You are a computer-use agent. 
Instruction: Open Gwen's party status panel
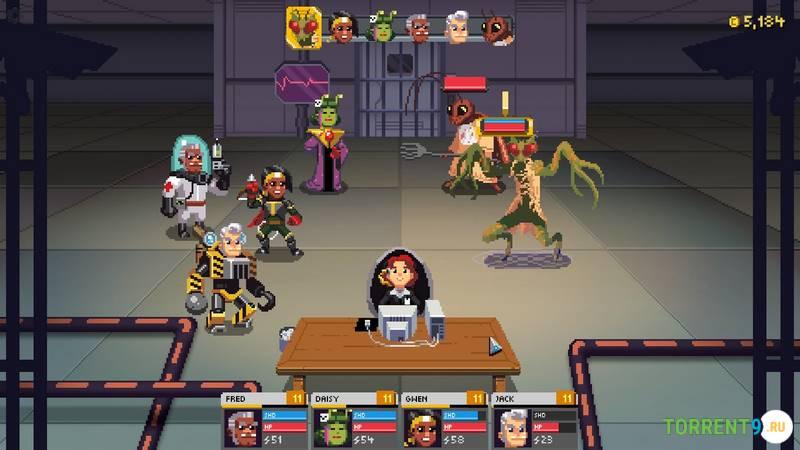click(x=444, y=421)
